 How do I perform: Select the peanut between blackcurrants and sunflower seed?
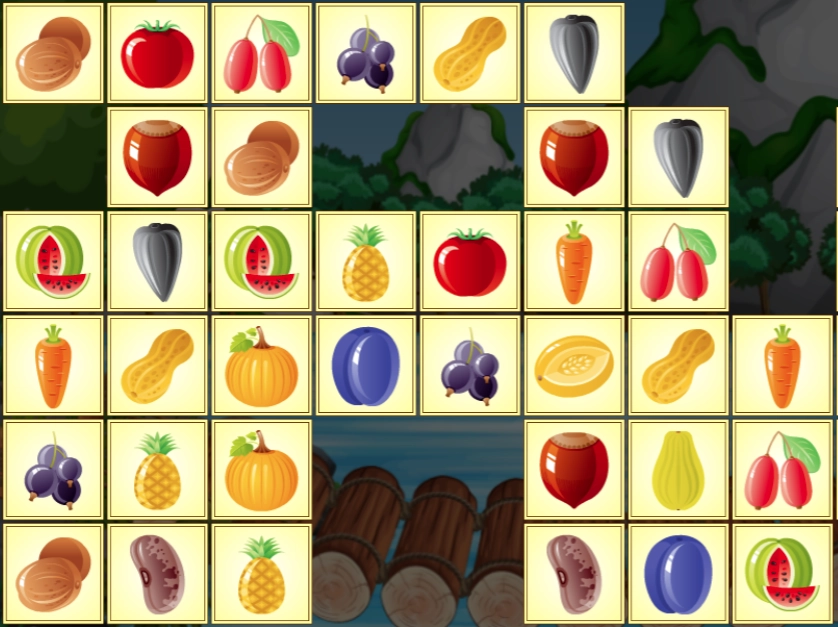pos(470,54)
